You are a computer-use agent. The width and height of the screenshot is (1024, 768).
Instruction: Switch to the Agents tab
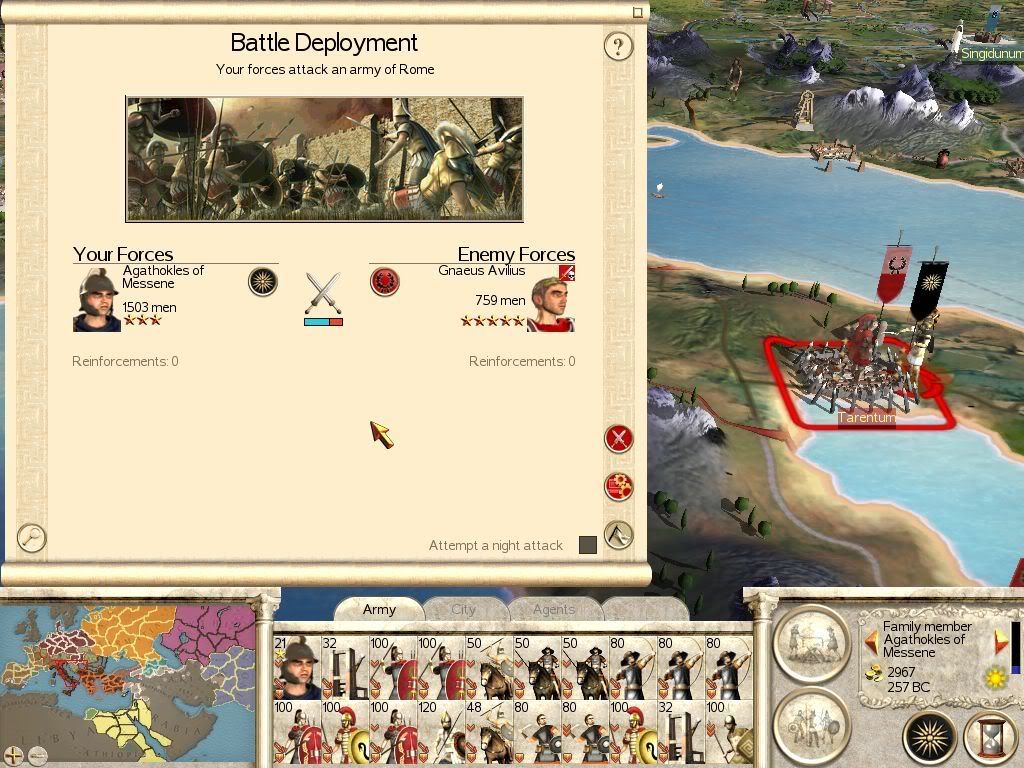coord(553,609)
